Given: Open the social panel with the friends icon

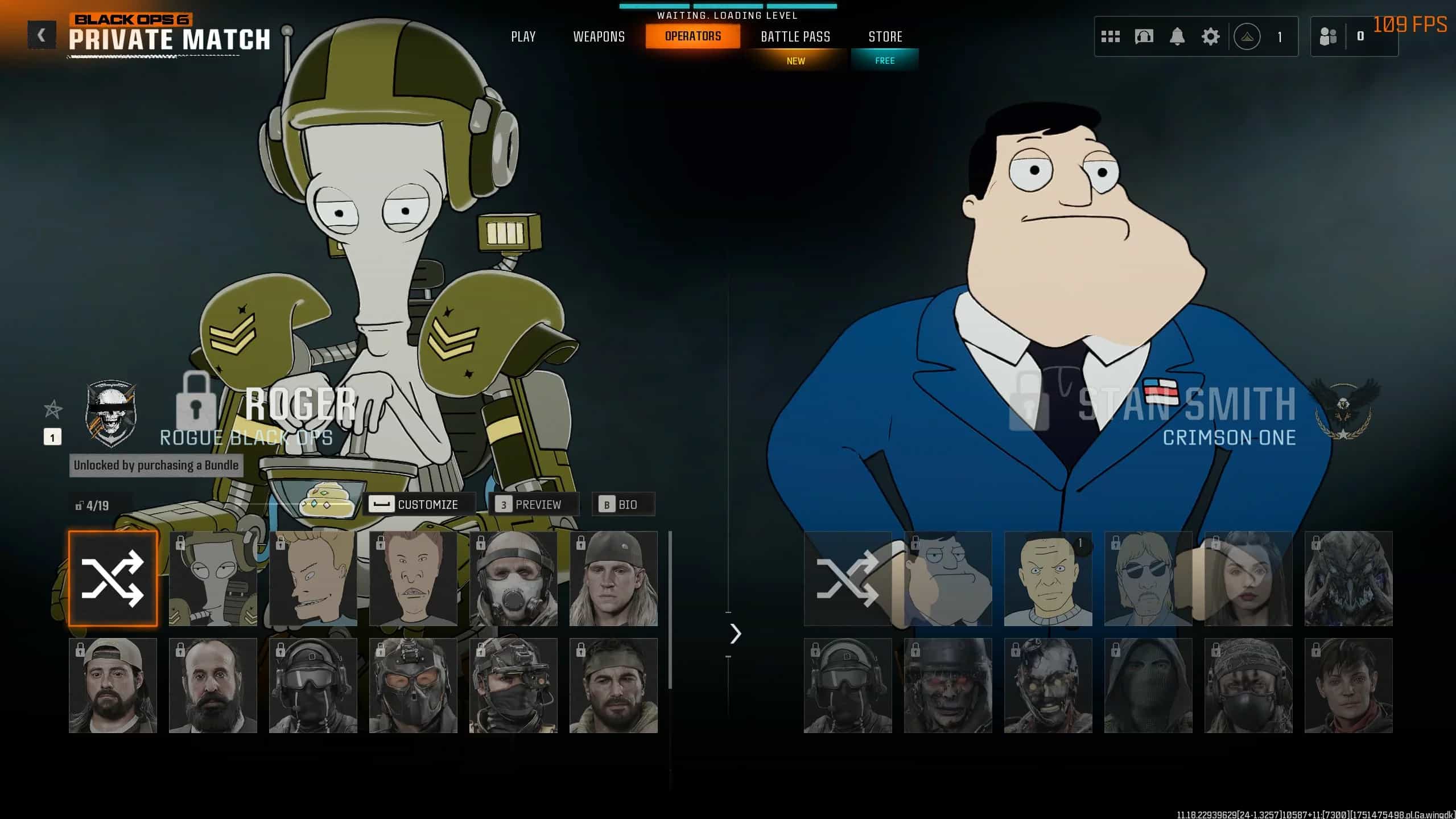Looking at the screenshot, I should [1330, 36].
